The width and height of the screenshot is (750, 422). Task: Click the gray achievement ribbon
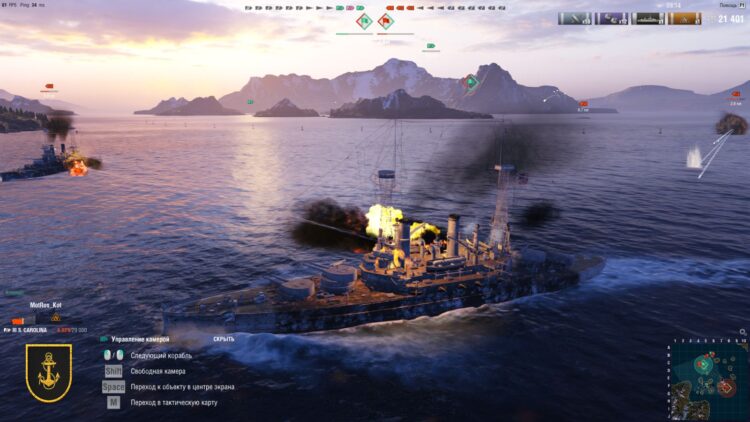coord(574,18)
